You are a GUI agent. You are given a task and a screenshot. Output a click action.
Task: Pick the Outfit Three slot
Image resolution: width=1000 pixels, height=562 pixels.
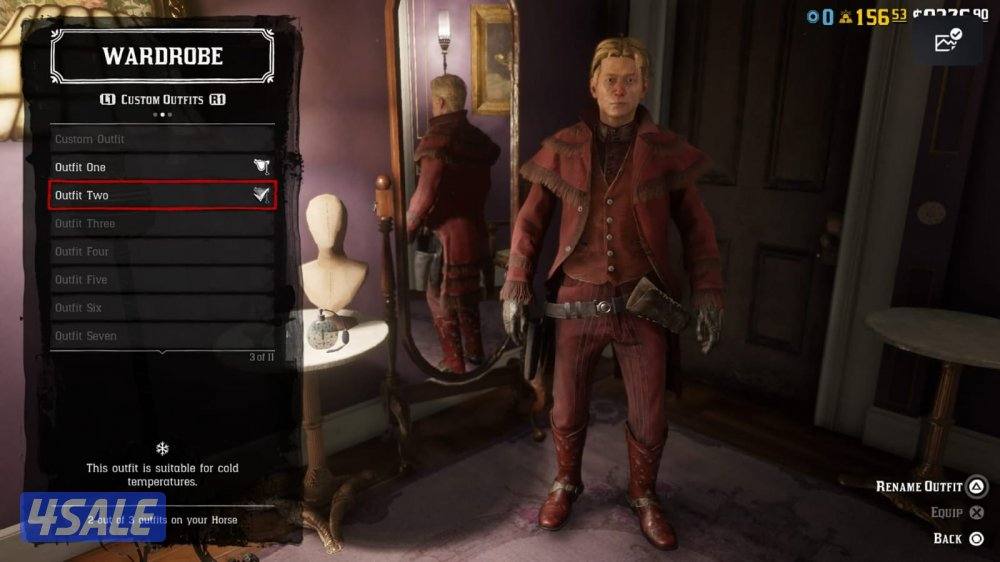[x=161, y=223]
